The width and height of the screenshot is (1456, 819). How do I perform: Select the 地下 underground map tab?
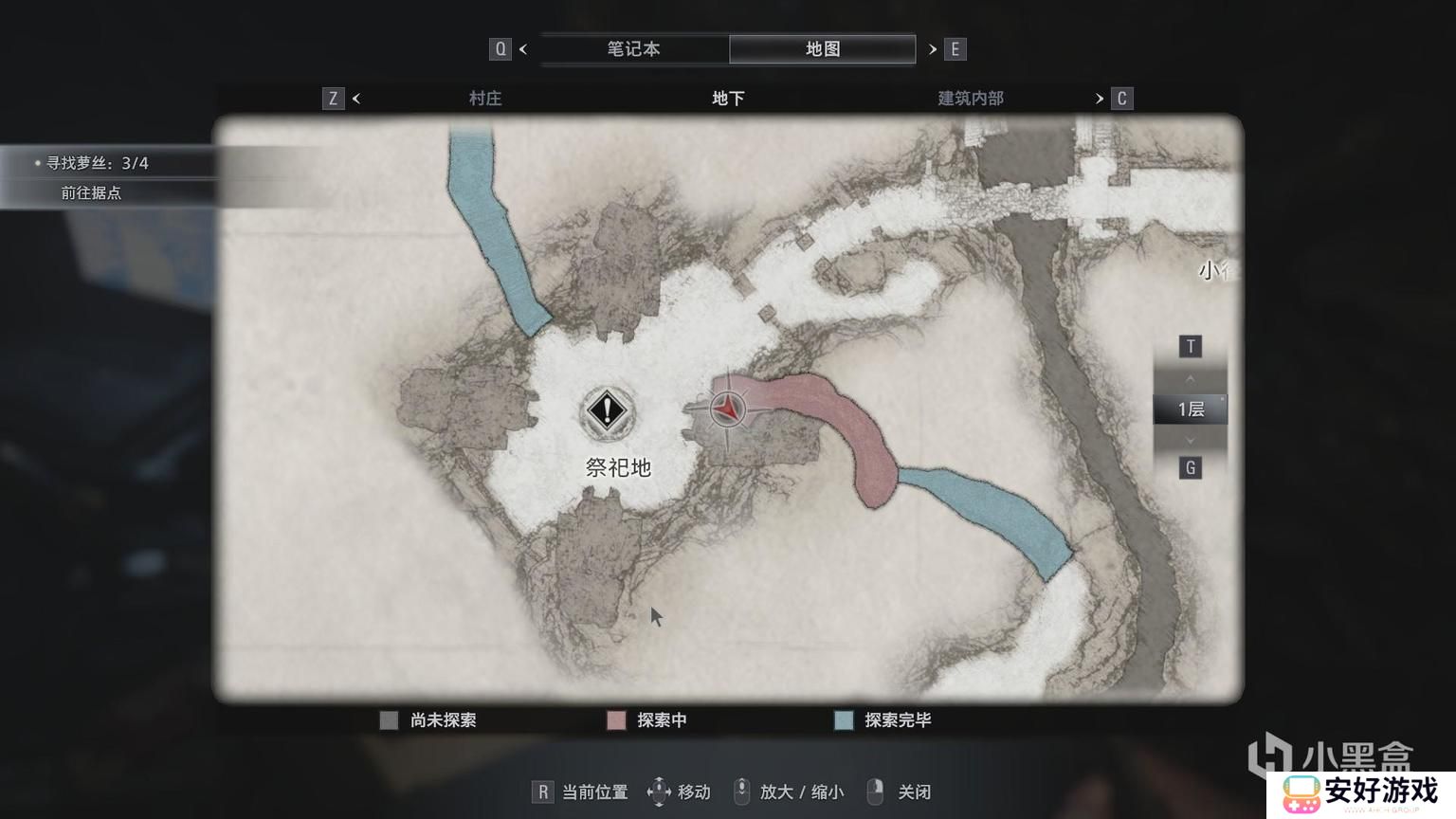(x=728, y=99)
